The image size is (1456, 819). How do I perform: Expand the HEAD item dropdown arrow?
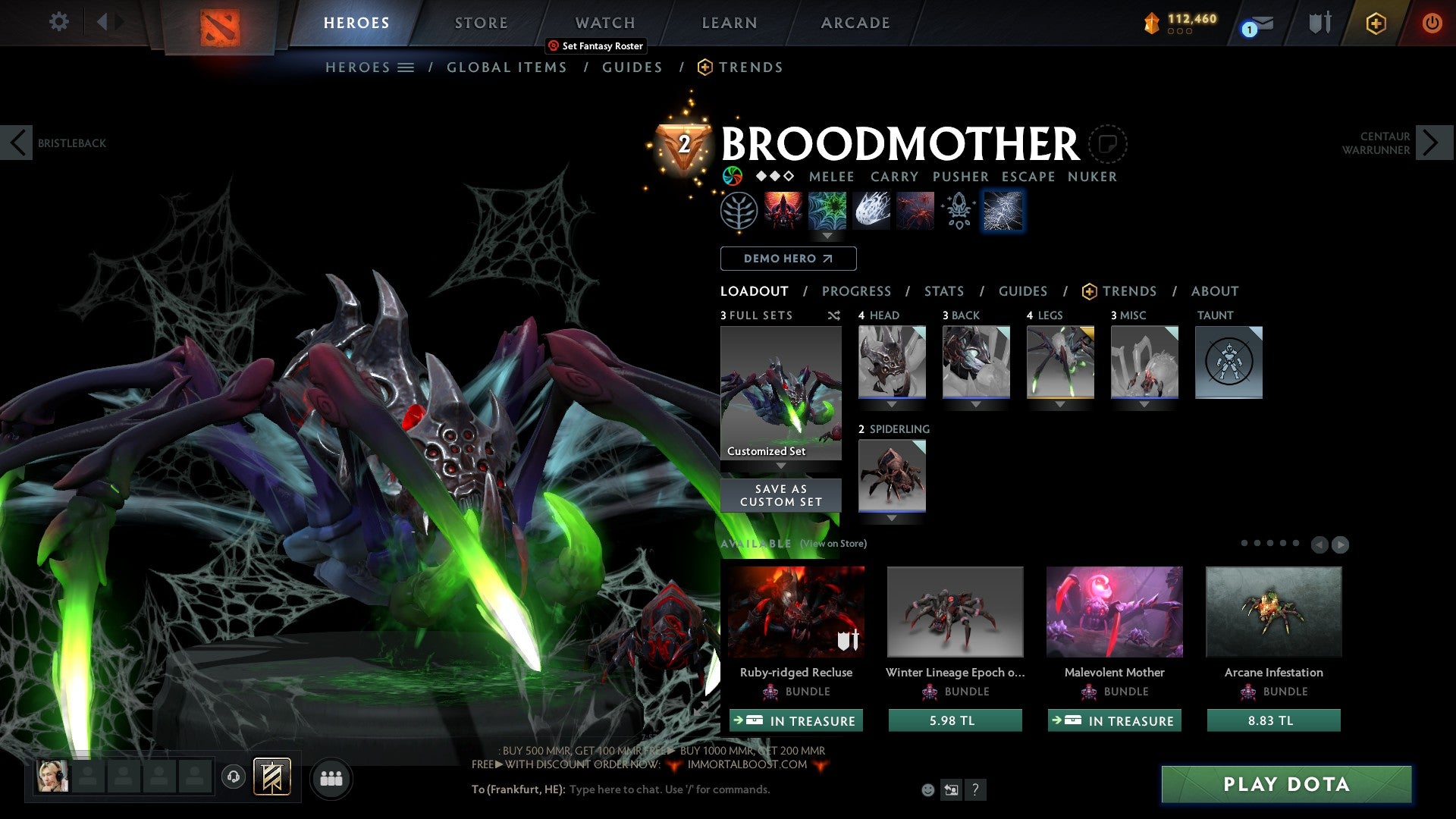pos(891,404)
